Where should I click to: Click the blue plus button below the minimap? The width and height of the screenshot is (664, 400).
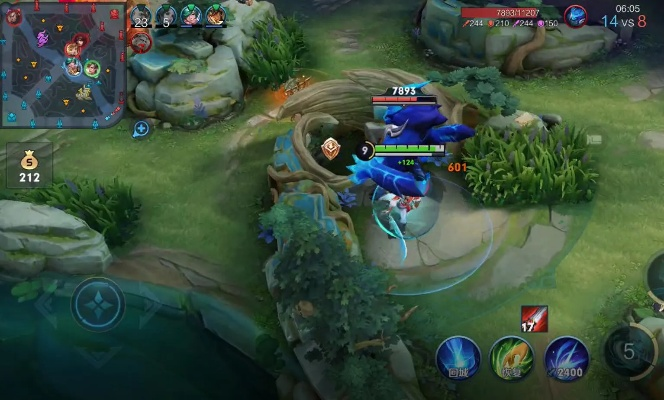141,128
